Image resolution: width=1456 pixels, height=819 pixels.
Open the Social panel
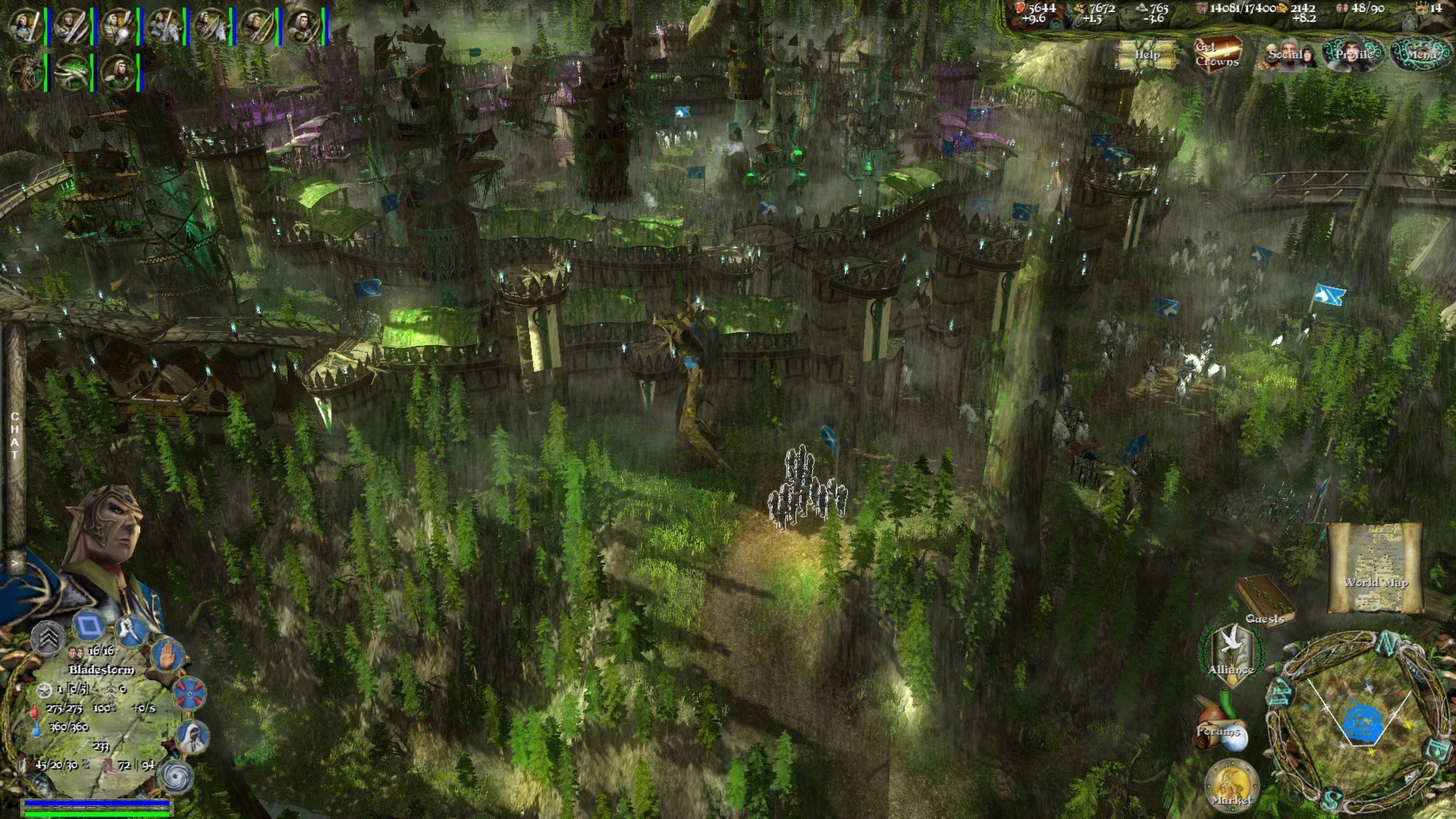tap(1286, 55)
